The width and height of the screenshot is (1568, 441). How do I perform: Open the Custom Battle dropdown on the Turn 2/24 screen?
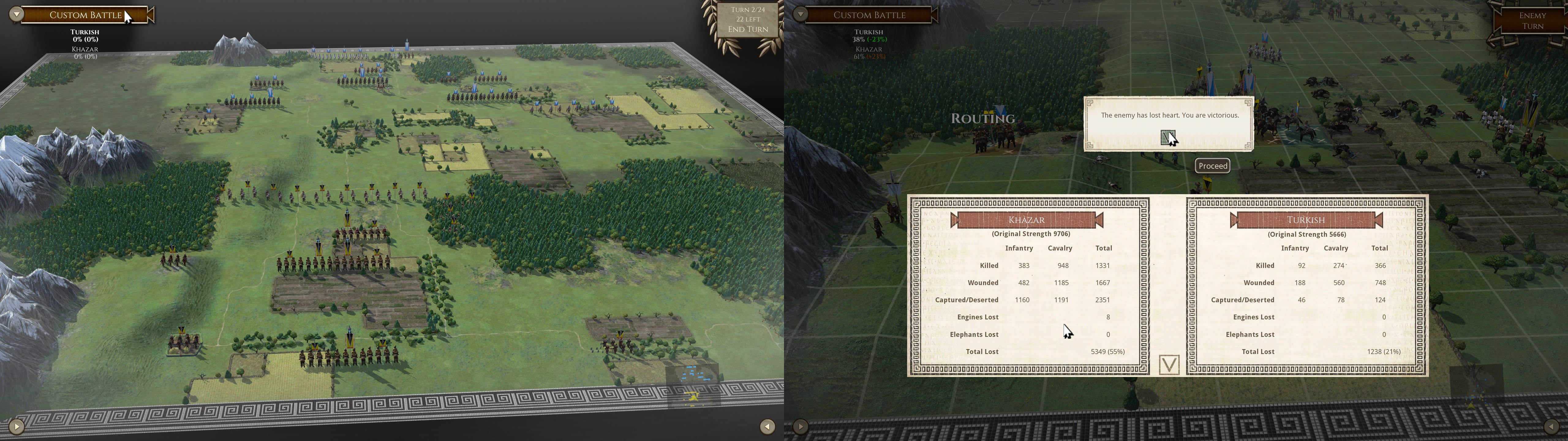click(17, 15)
